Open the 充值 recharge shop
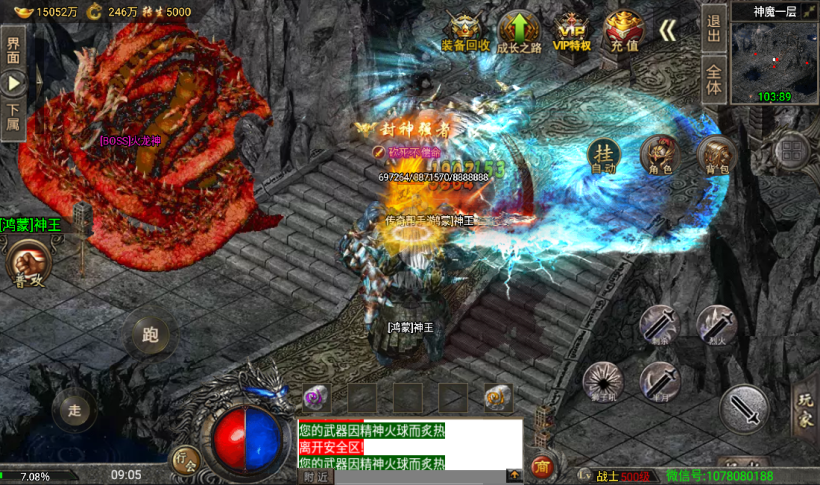820x485 pixels. (x=625, y=30)
